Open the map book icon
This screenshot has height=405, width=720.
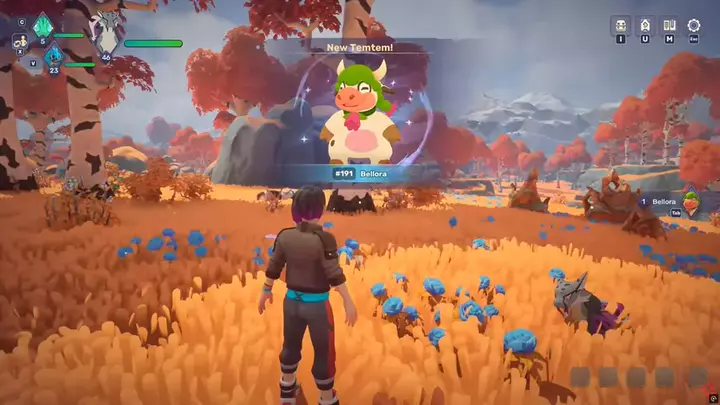[x=669, y=24]
